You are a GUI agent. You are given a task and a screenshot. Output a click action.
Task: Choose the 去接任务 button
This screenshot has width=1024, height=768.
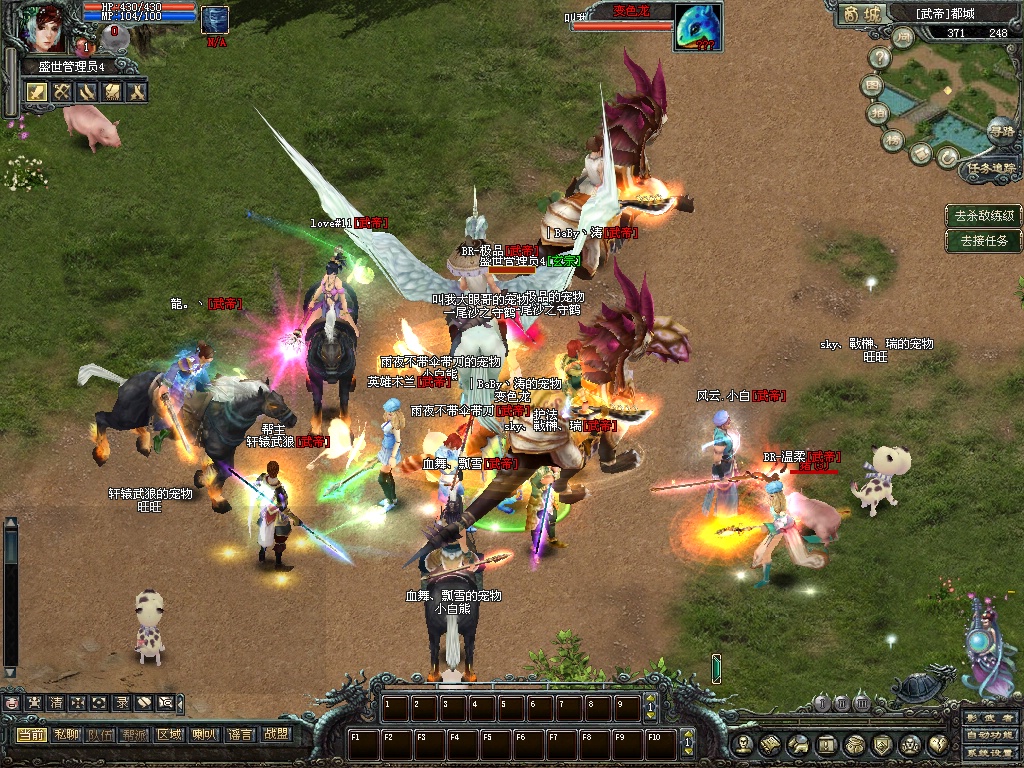click(x=984, y=240)
